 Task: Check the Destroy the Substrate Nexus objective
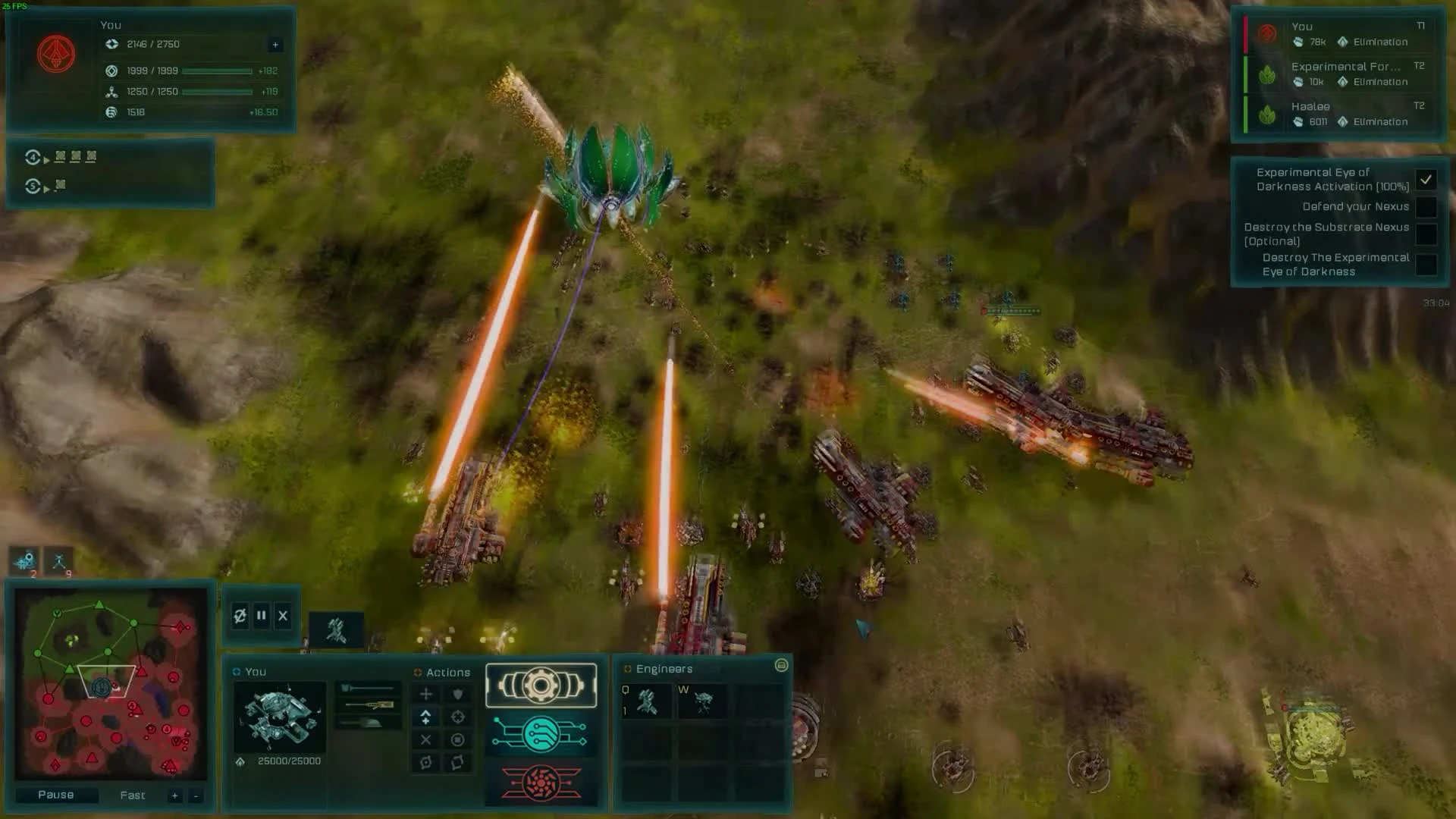(1426, 234)
